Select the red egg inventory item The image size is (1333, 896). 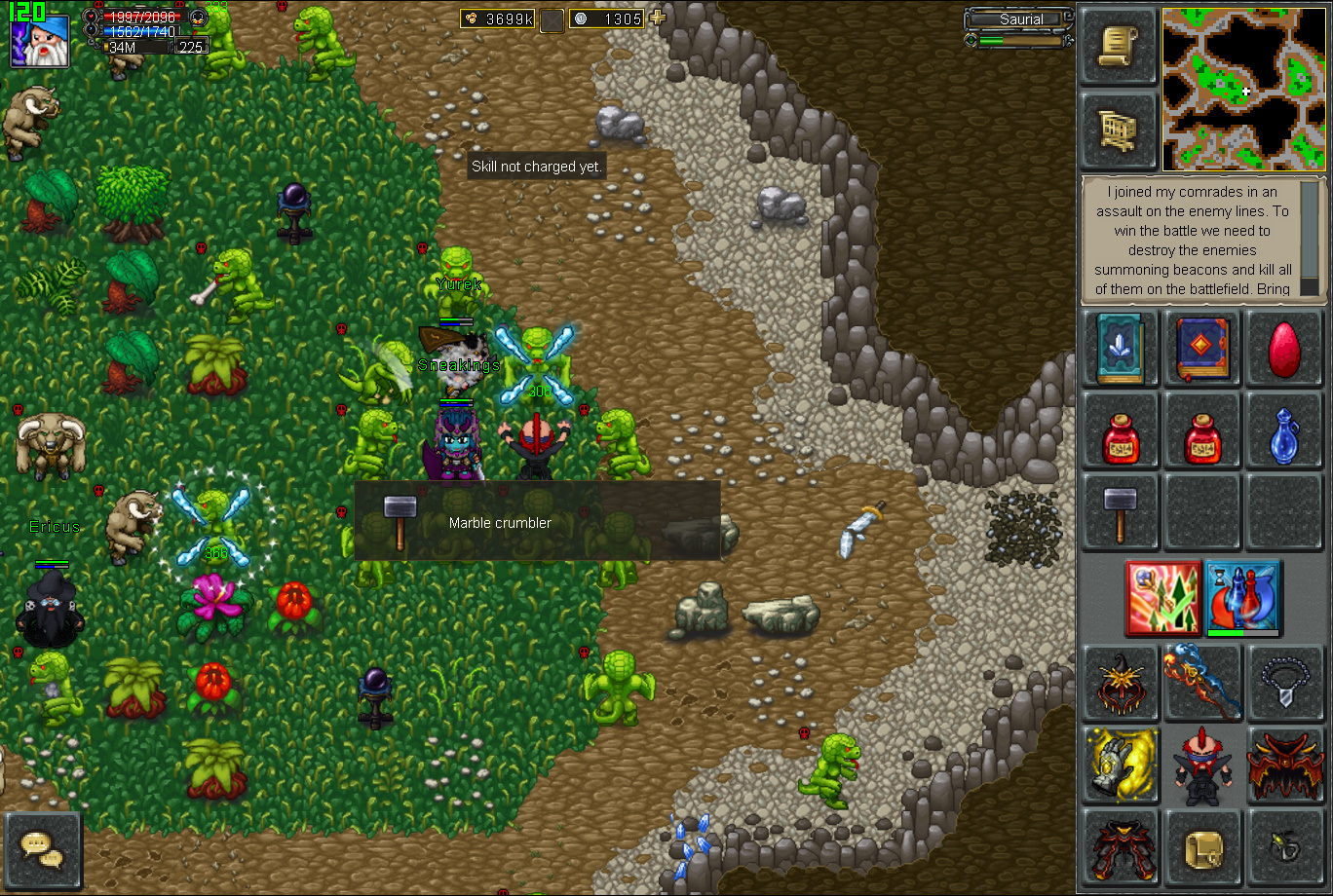1284,349
